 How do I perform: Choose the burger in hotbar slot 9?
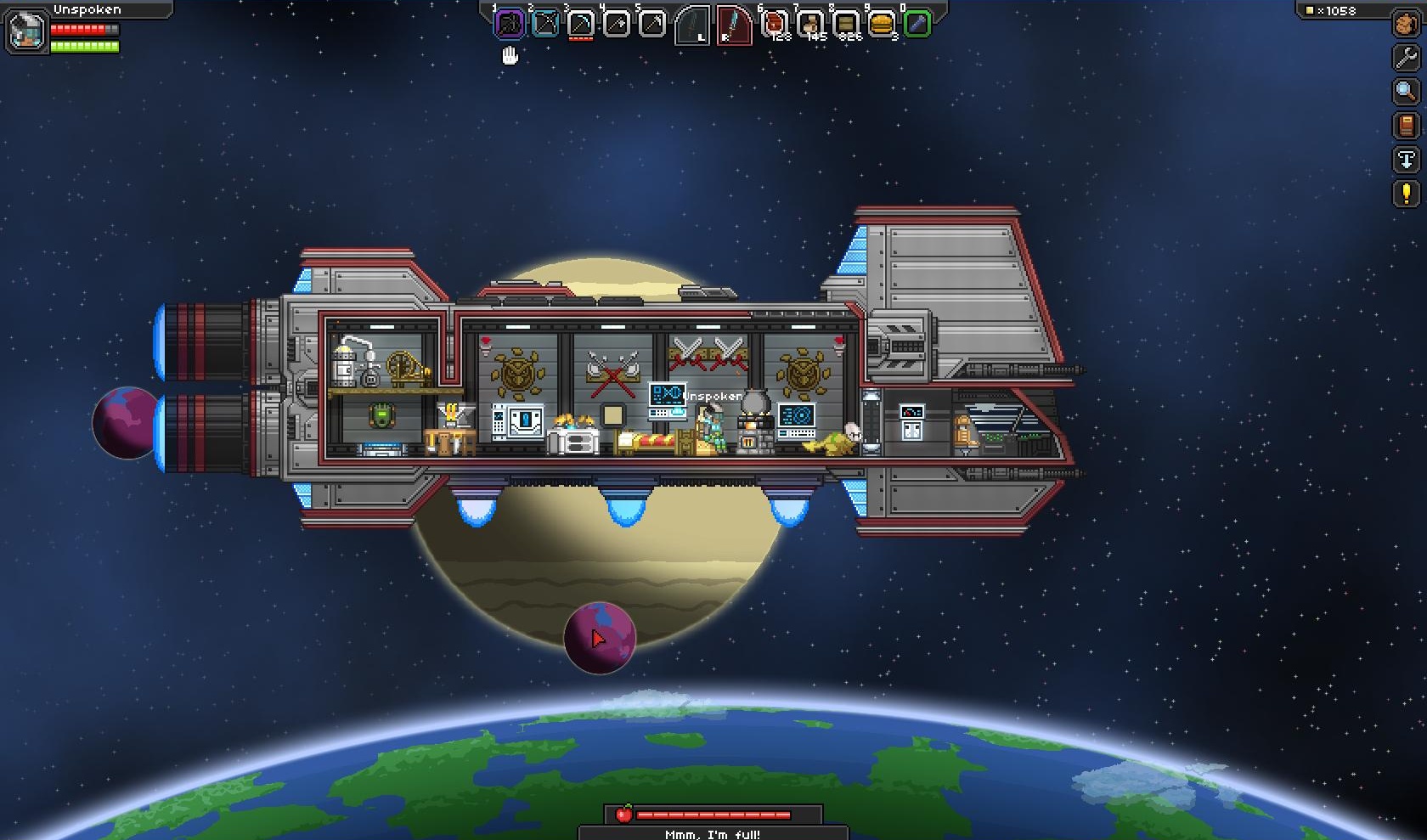click(x=882, y=24)
